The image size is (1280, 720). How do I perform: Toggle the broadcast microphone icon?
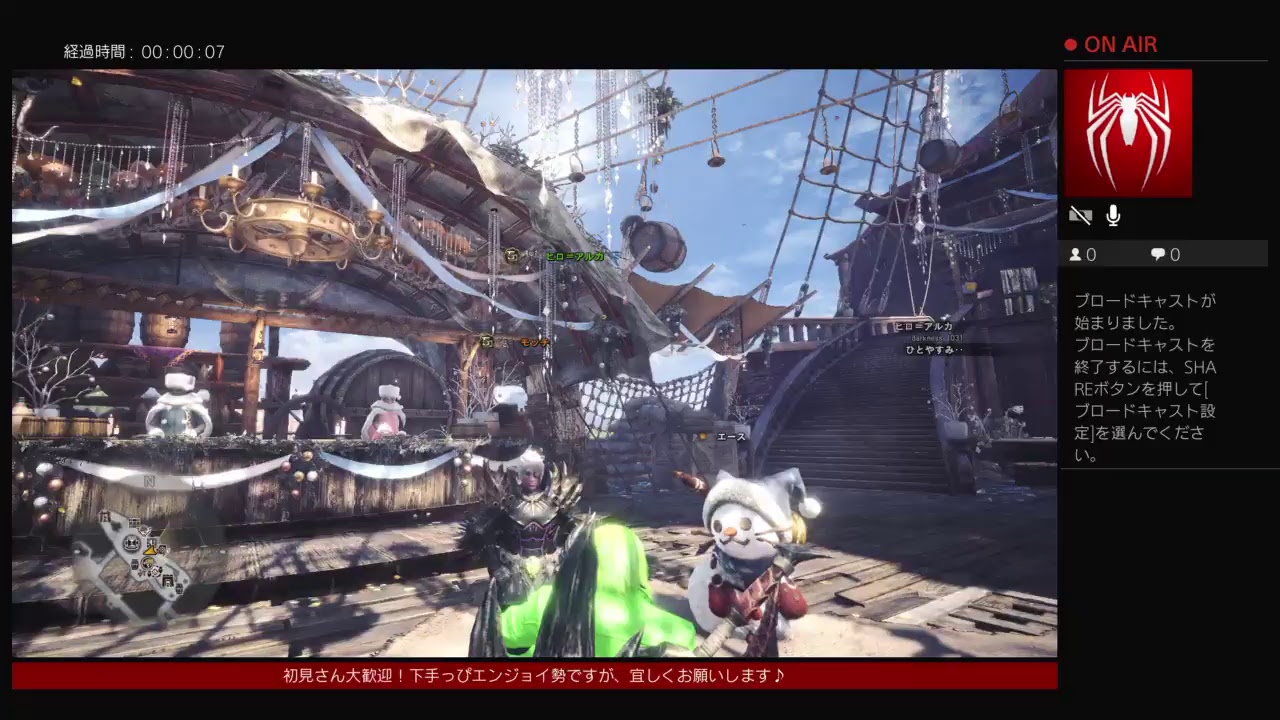click(1113, 215)
